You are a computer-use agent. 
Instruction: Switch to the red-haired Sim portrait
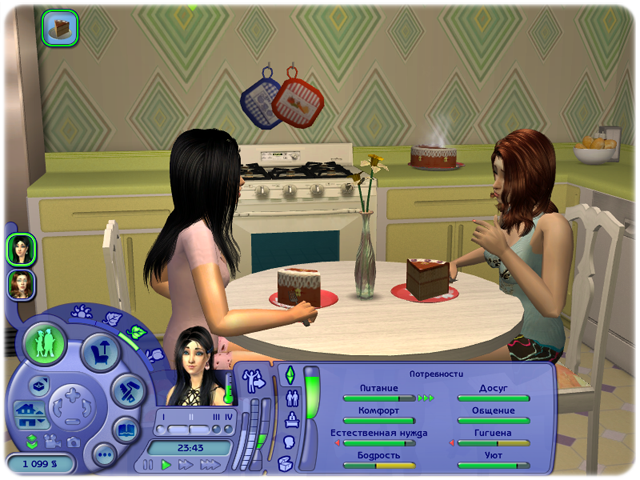20,284
